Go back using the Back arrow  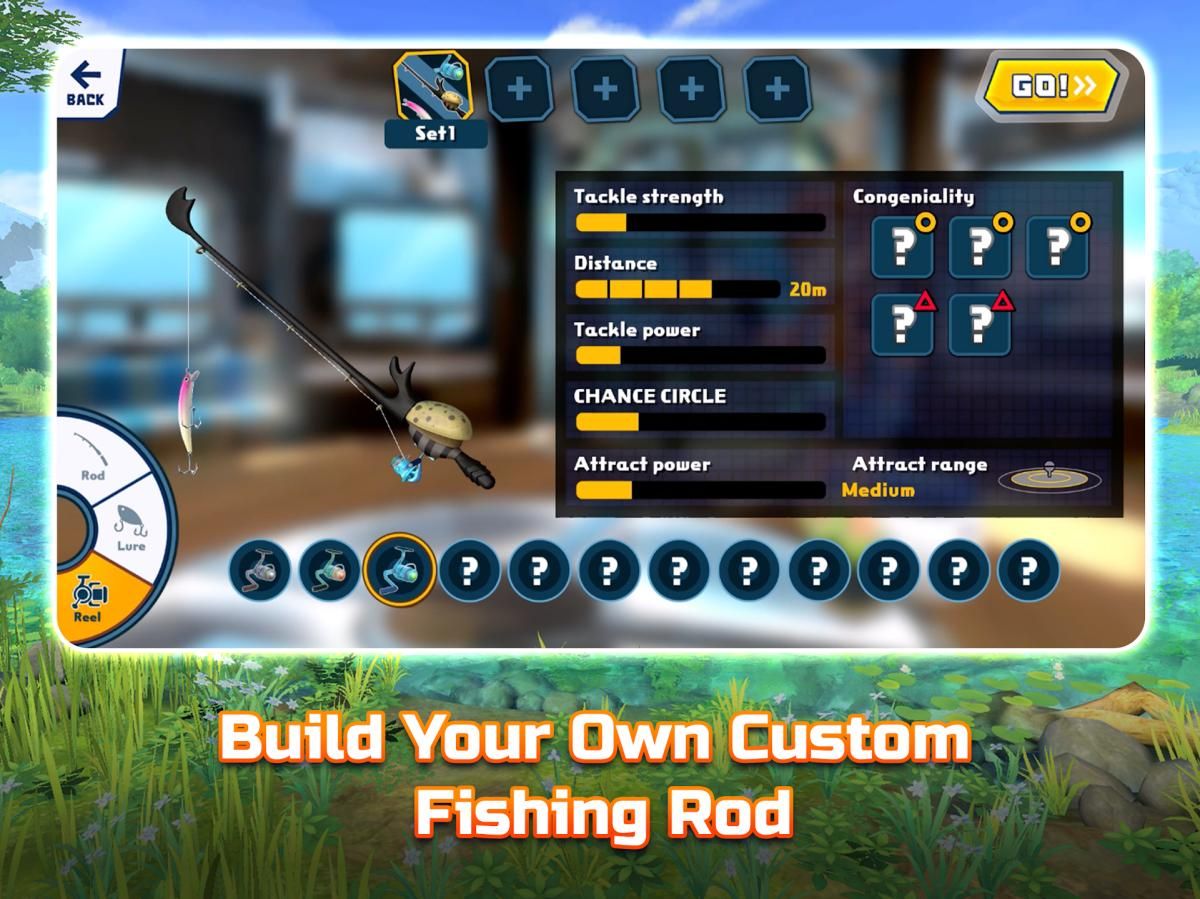(x=85, y=84)
